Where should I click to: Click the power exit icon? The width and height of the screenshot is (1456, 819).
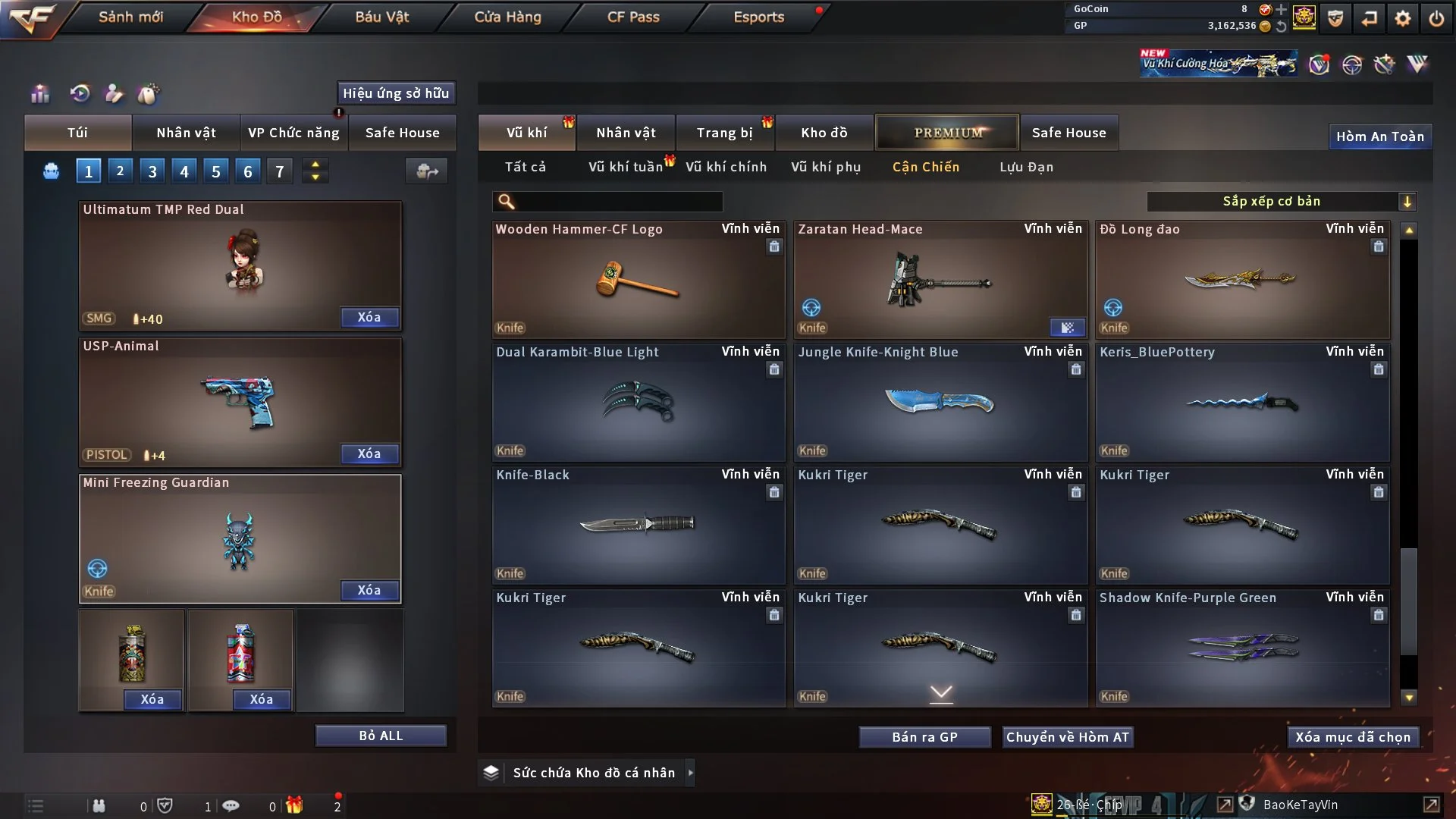1436,18
